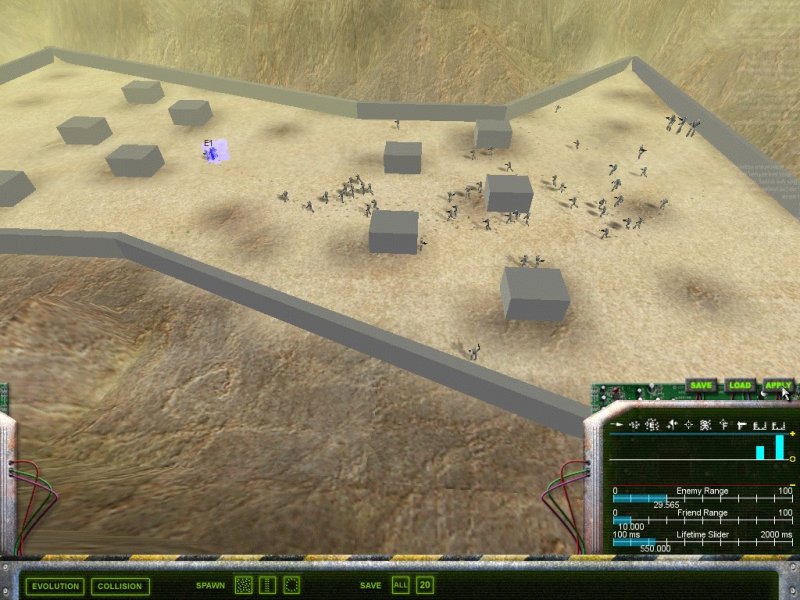Apply the behavior changes
The image size is (800, 600).
[x=777, y=385]
